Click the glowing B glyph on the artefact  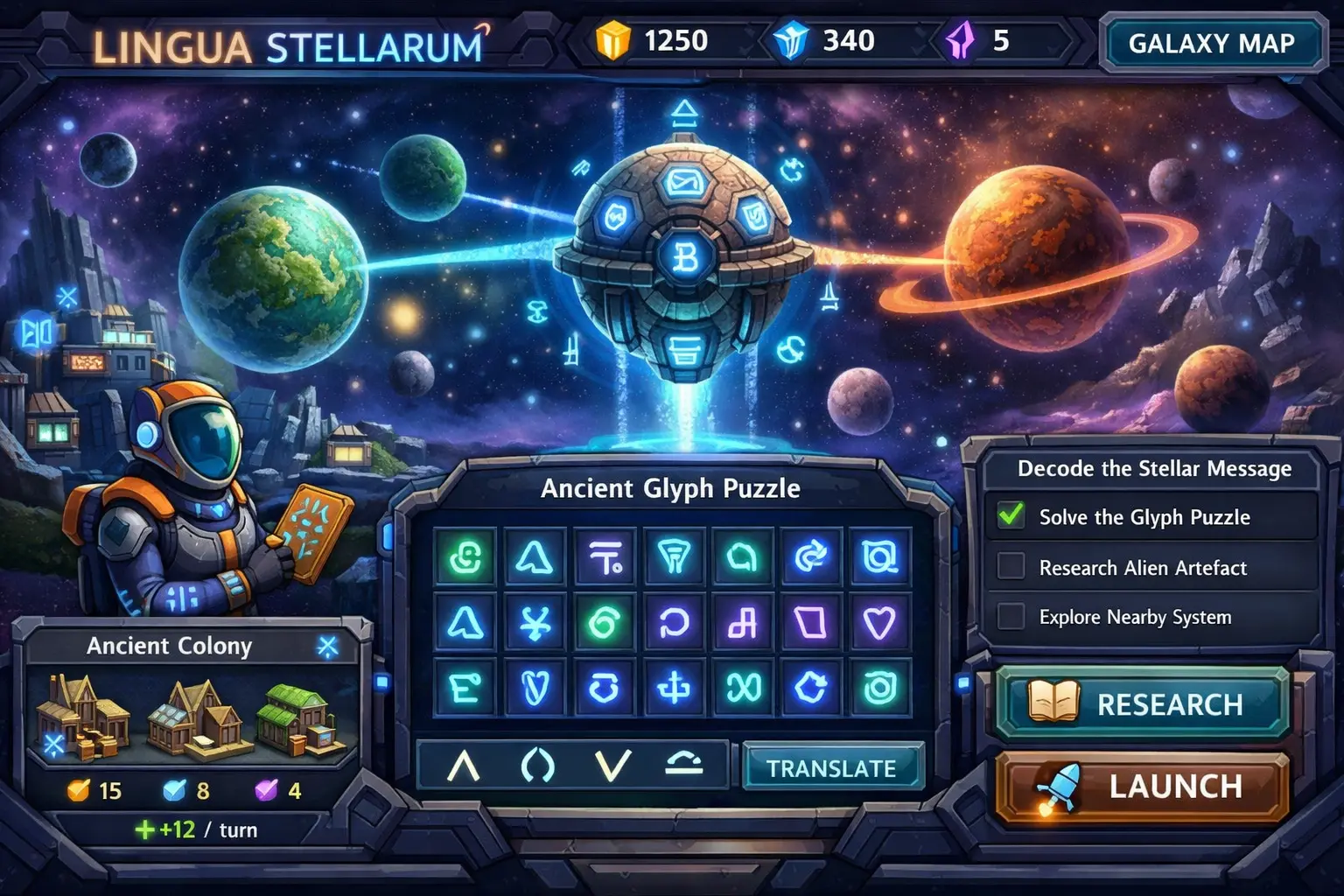(685, 258)
